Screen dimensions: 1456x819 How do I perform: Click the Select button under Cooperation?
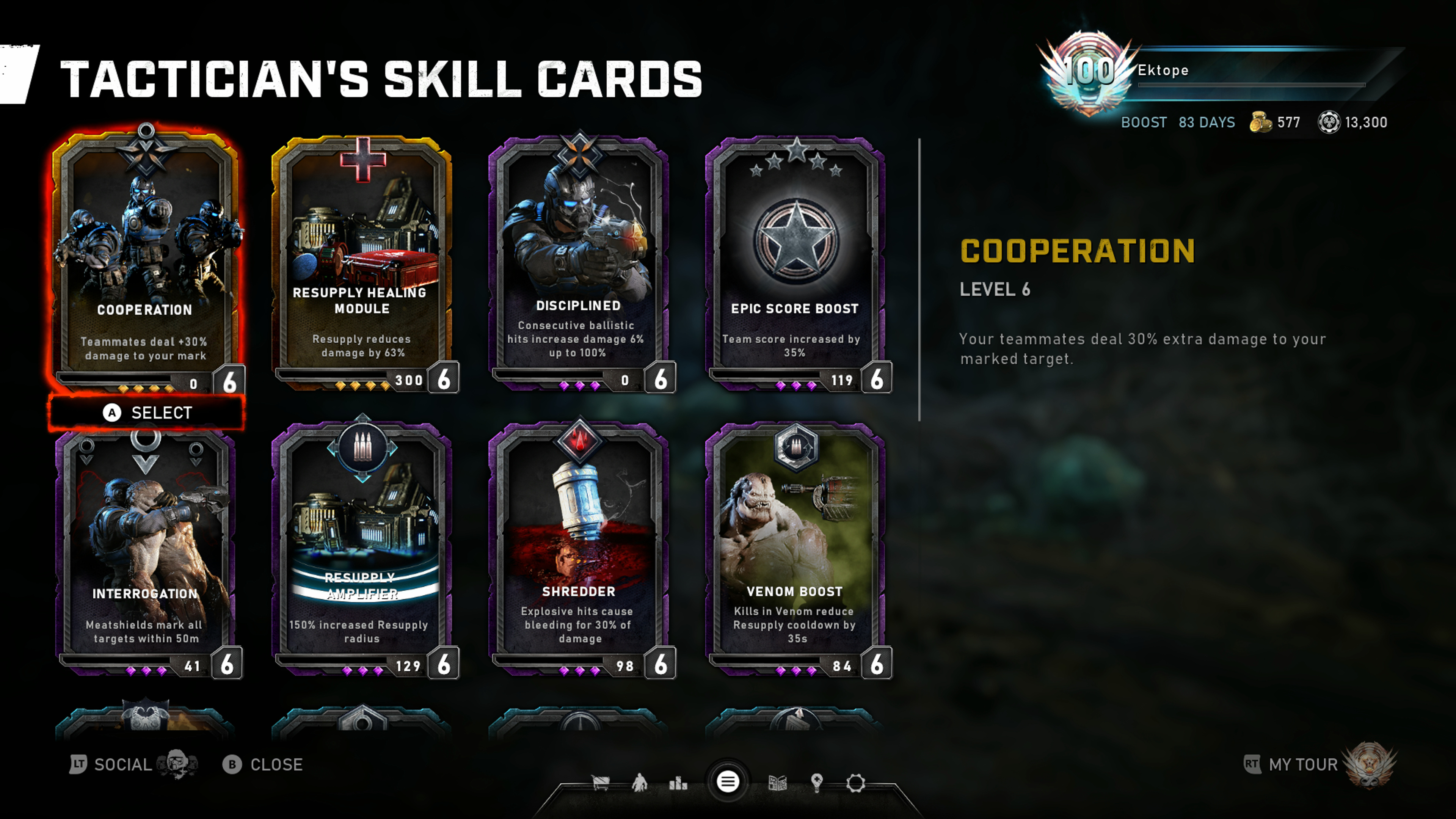click(x=147, y=413)
